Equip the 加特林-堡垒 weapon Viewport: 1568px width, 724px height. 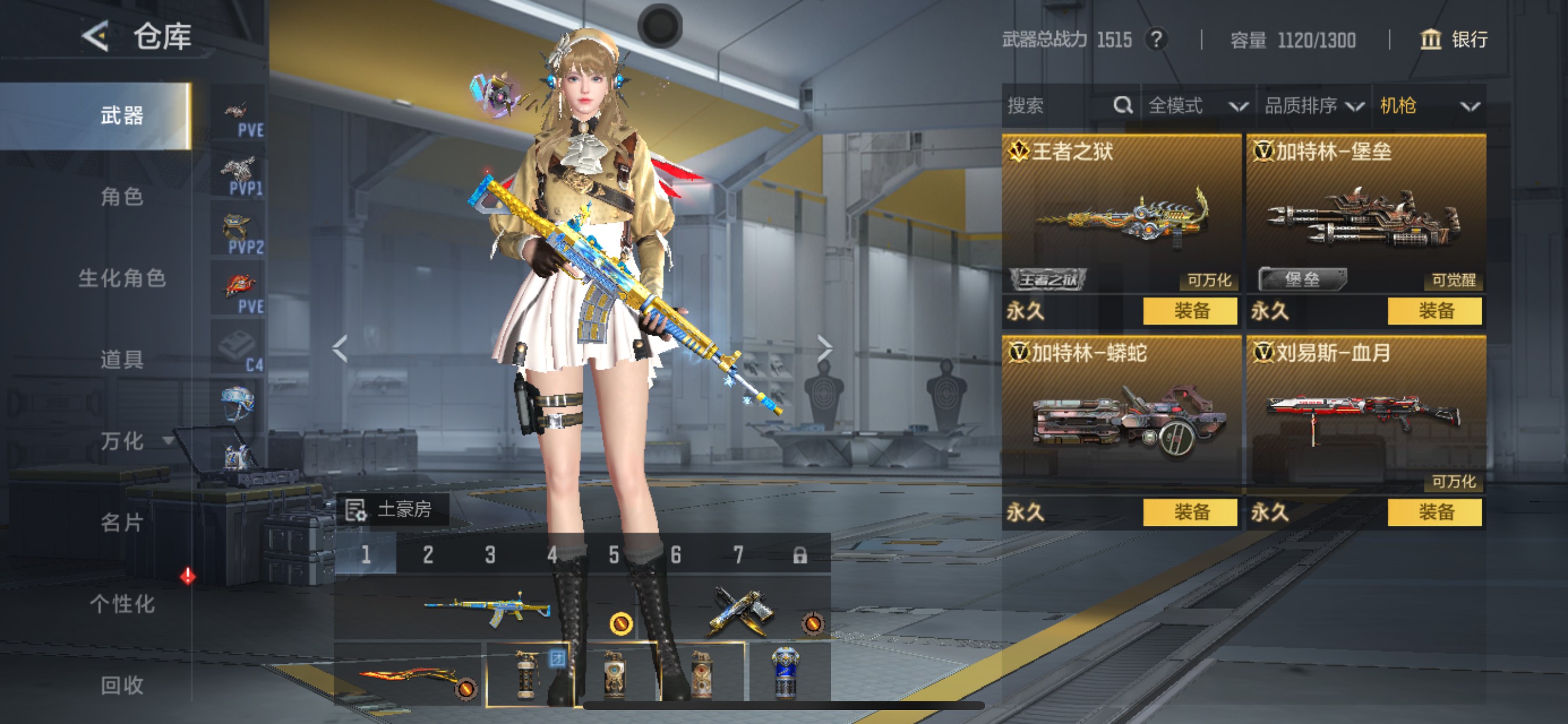tap(1434, 311)
